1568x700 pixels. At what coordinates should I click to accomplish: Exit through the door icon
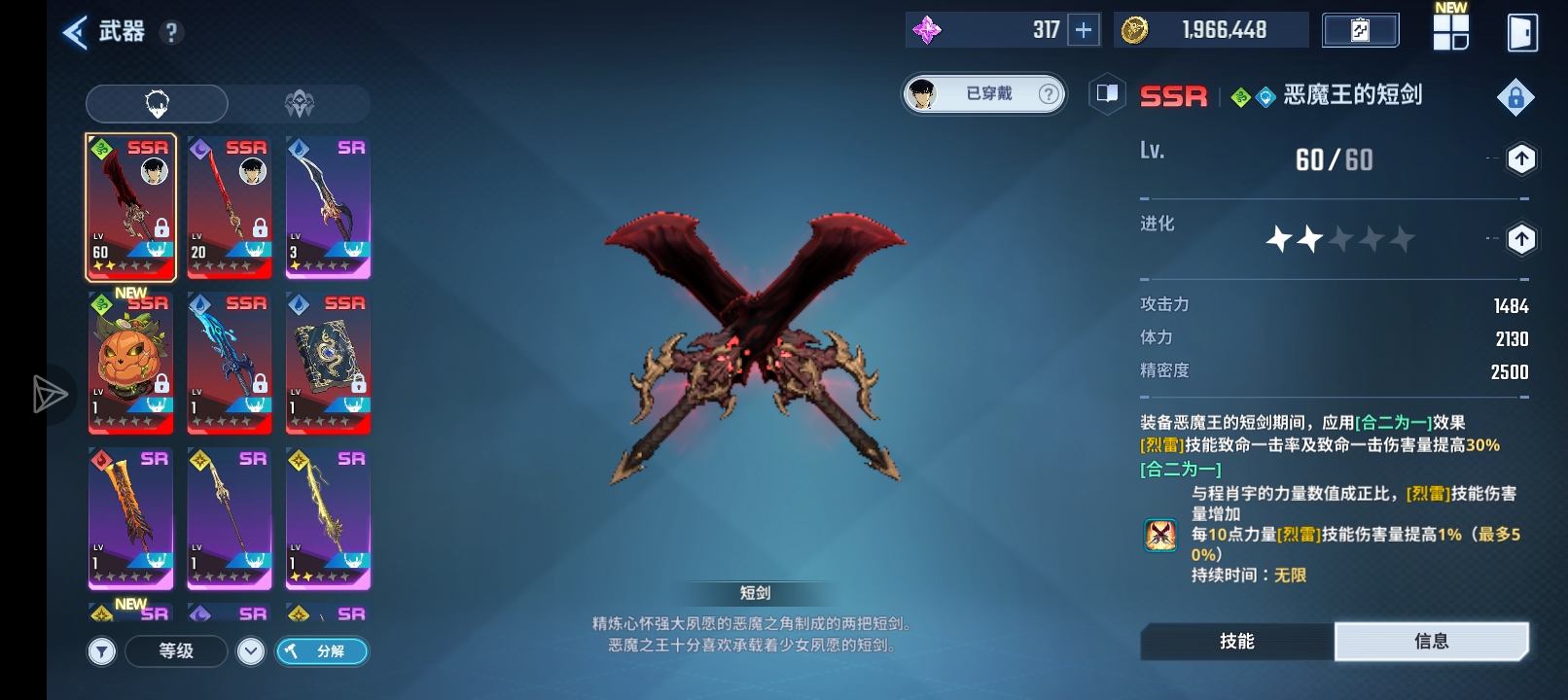(1522, 32)
